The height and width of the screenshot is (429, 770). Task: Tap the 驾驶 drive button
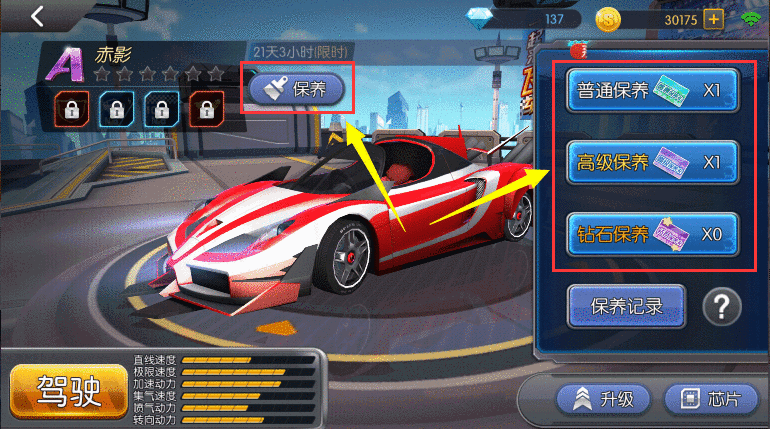69,391
